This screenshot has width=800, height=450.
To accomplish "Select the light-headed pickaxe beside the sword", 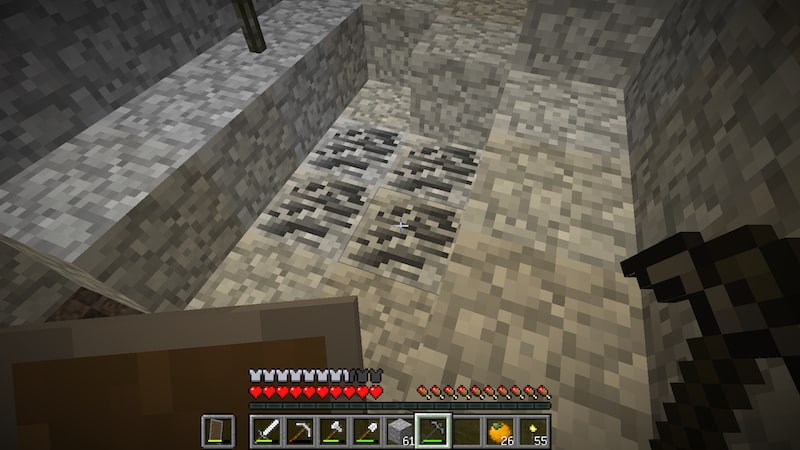I will pos(300,431).
